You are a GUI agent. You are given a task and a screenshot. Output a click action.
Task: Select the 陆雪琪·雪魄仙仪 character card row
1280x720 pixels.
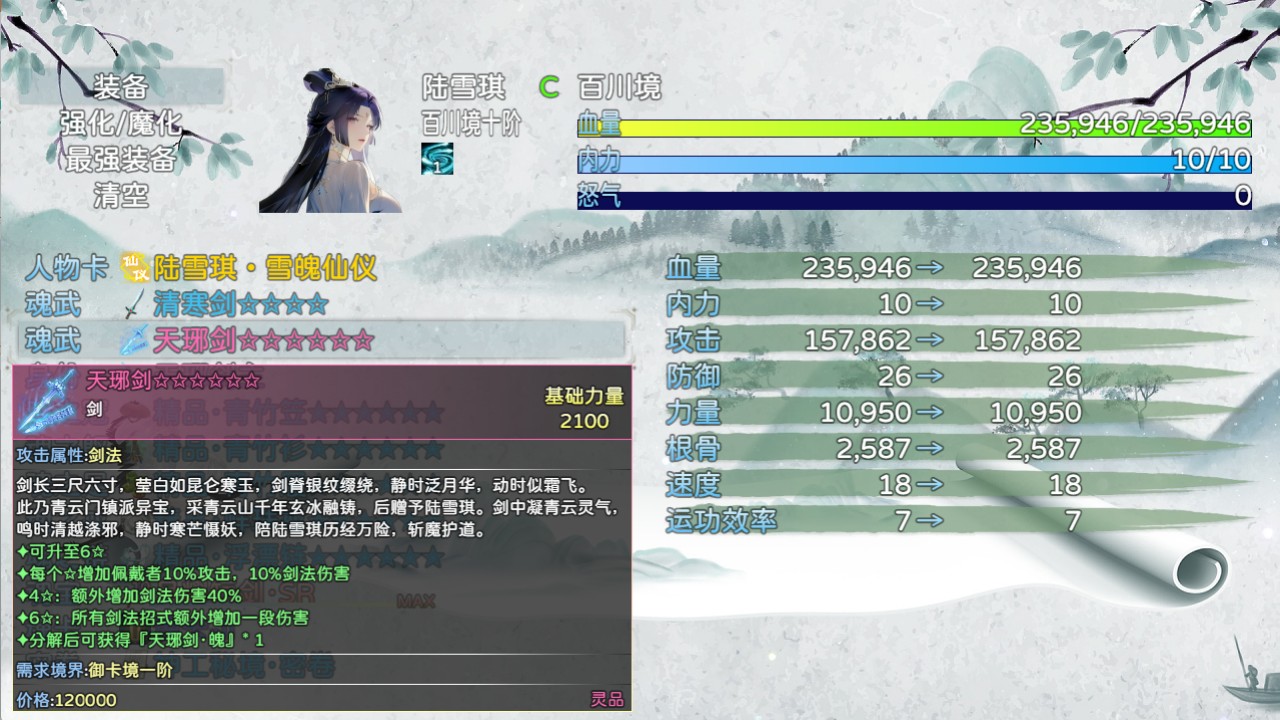(250, 268)
